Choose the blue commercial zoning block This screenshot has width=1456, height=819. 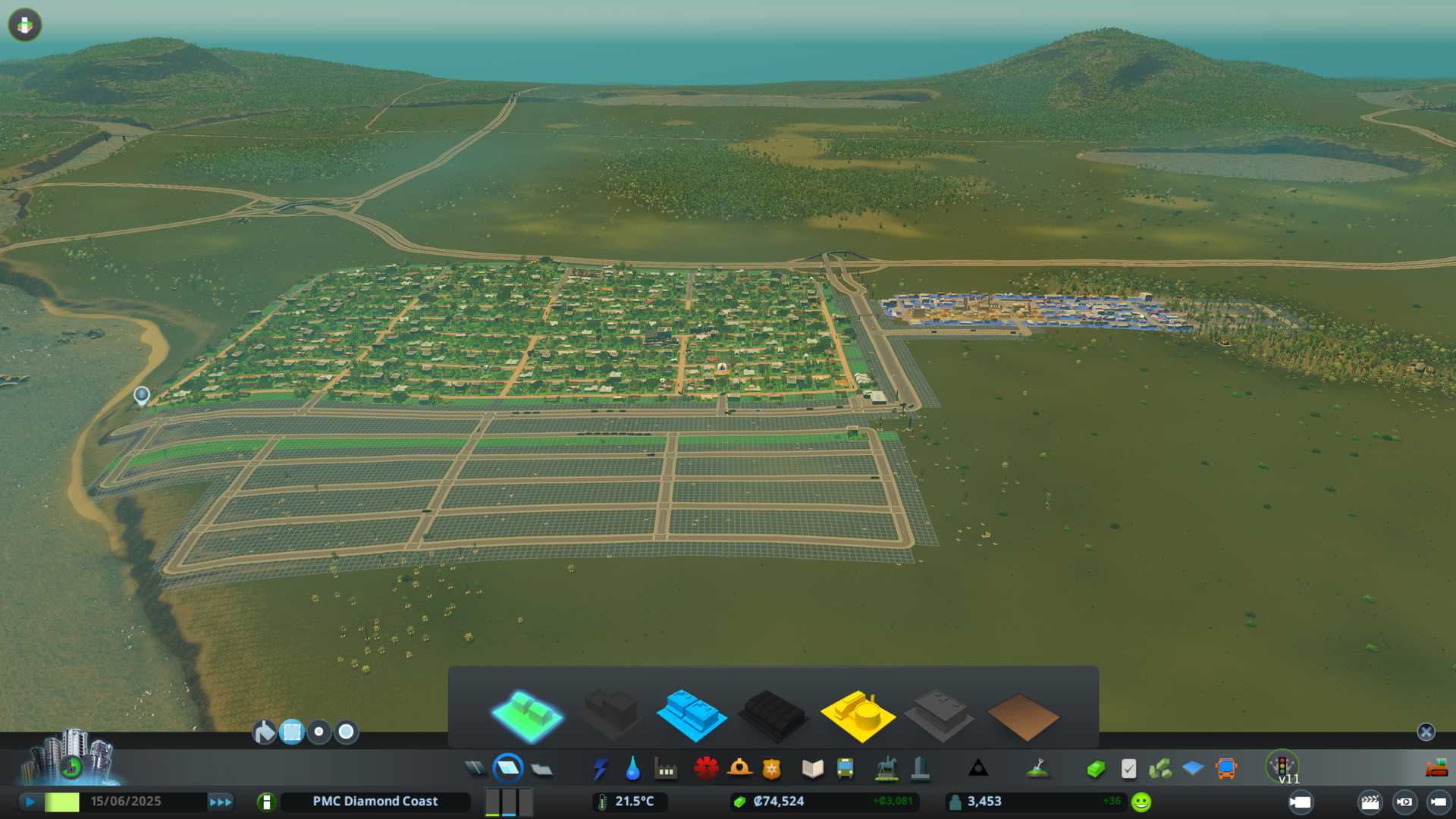coord(692,715)
